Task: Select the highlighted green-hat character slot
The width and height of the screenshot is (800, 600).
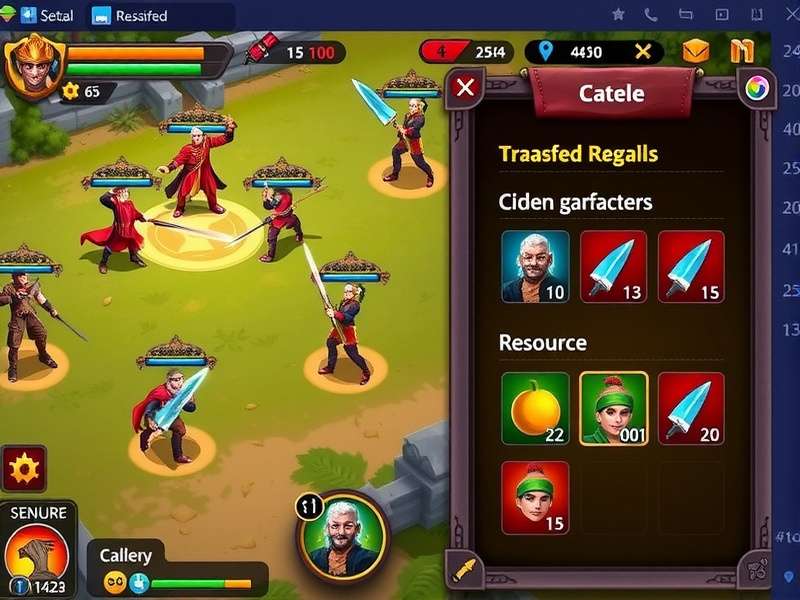Action: coord(613,408)
